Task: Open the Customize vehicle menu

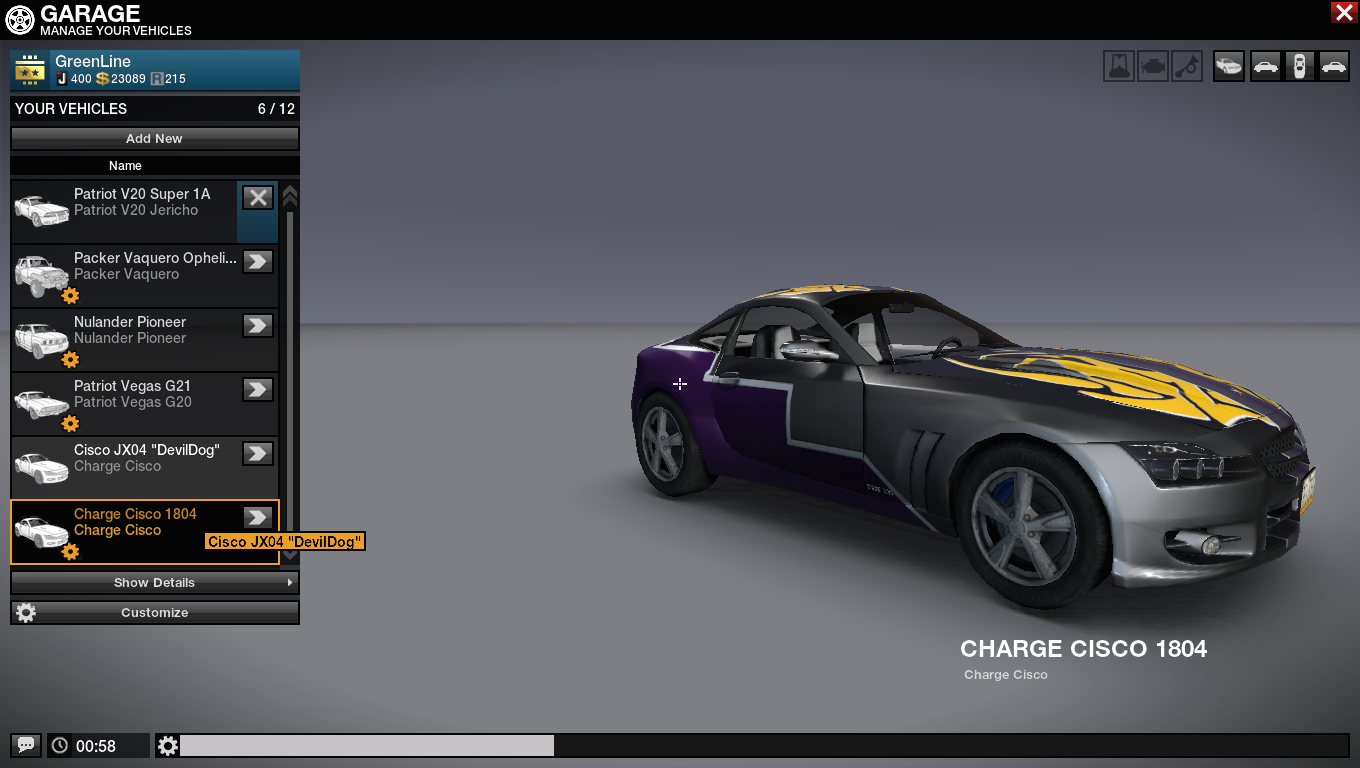Action: pyautogui.click(x=154, y=612)
